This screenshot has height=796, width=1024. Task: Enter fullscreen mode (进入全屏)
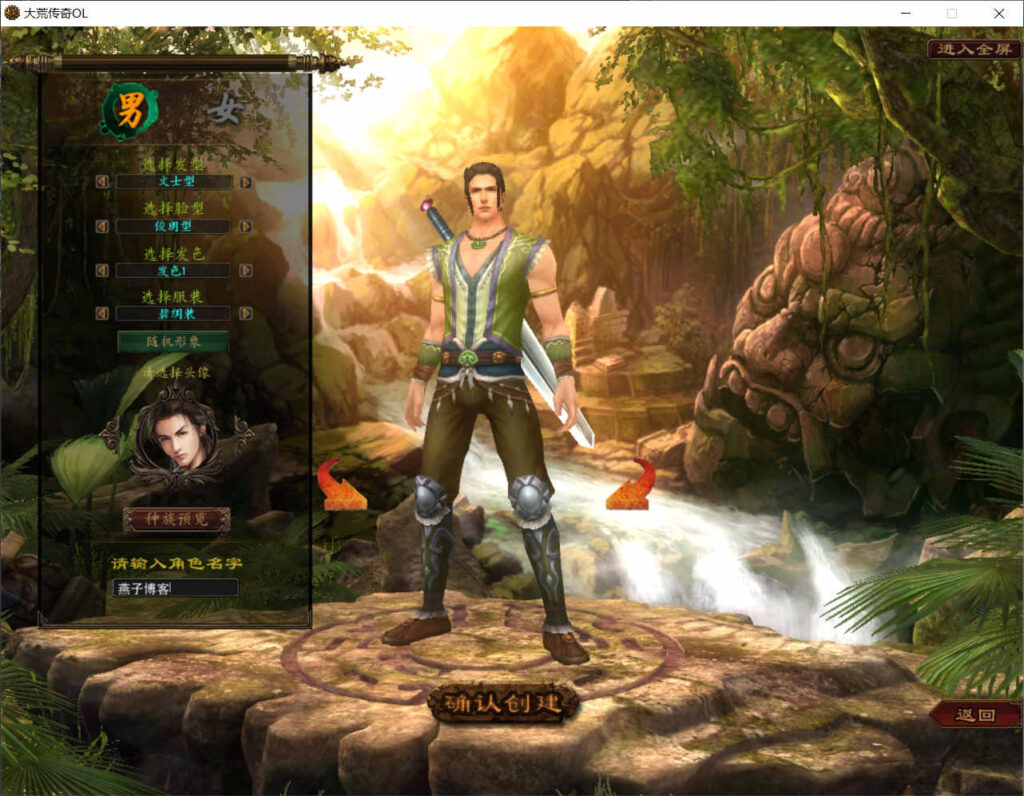click(973, 49)
